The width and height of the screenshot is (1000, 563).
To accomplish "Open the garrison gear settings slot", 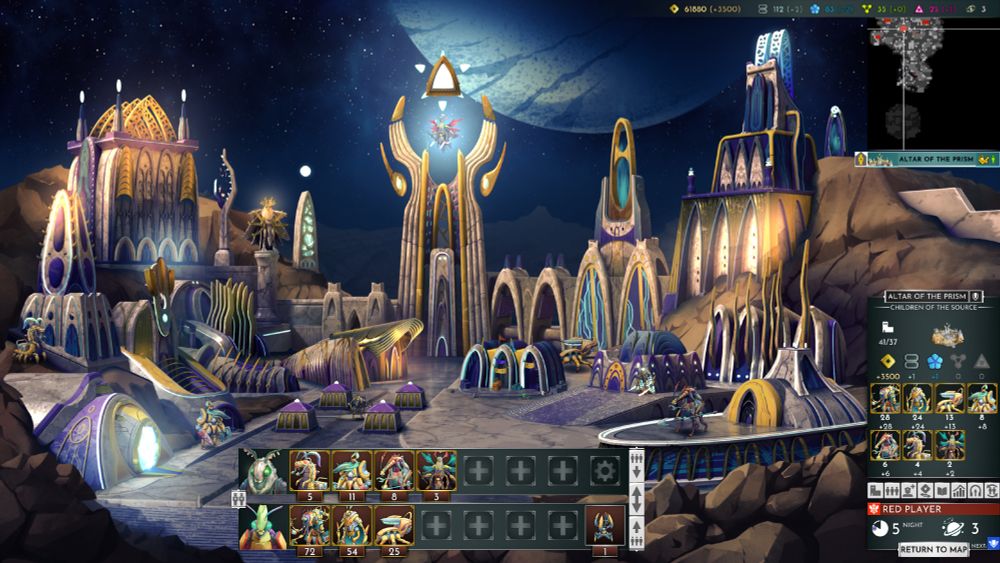I will [x=604, y=470].
